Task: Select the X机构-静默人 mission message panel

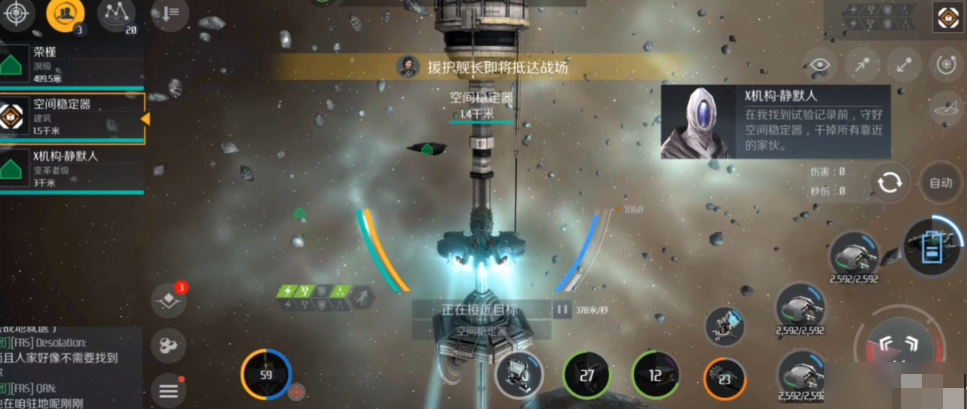Action: (775, 122)
